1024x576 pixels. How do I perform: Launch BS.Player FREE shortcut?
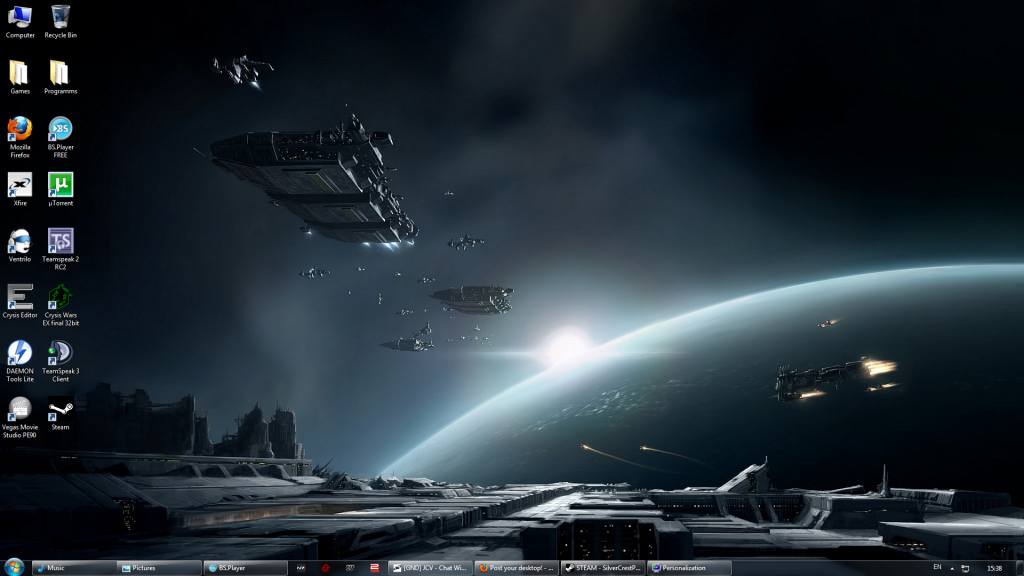point(60,130)
